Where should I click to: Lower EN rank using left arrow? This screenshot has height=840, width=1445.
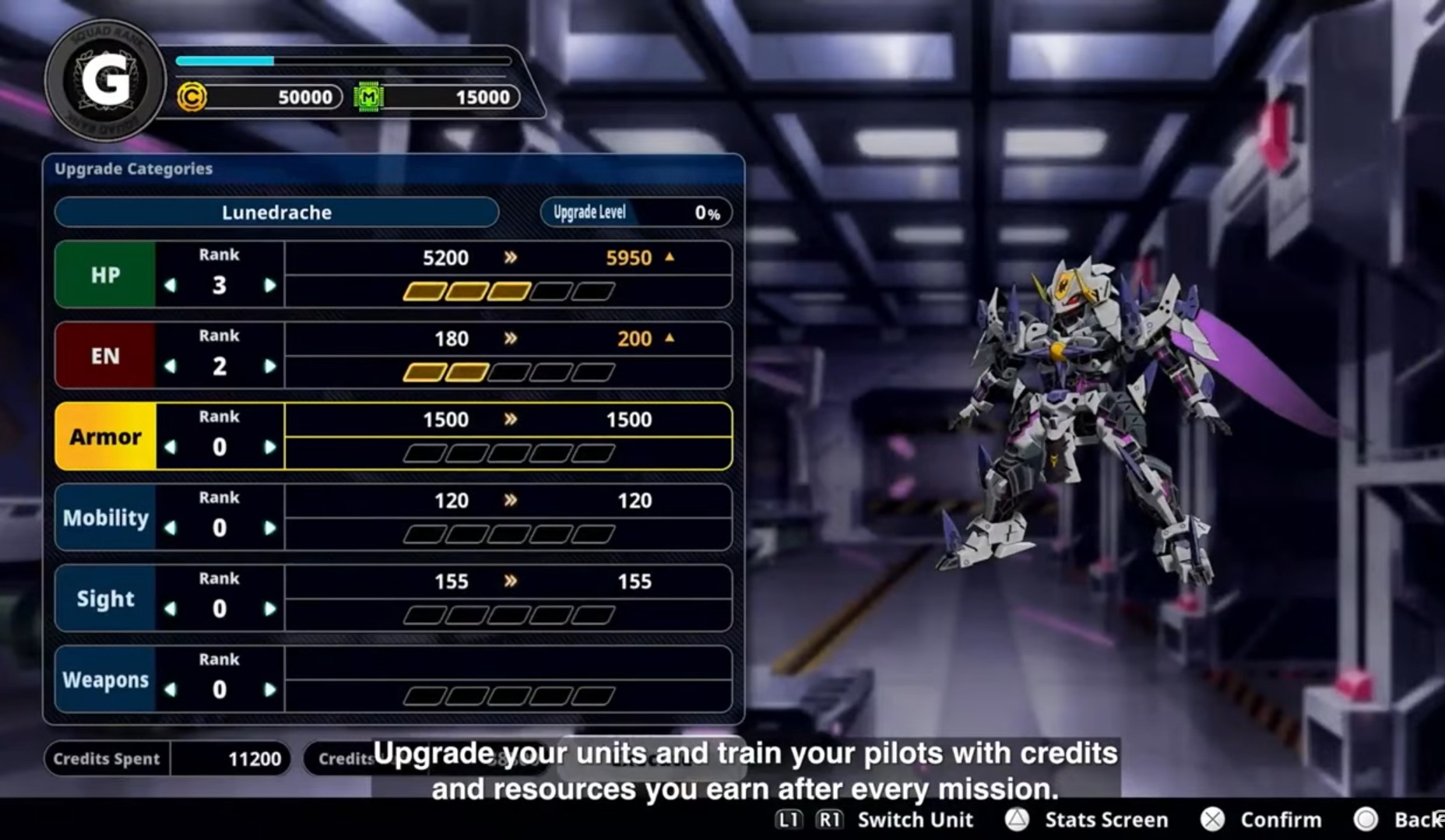point(171,367)
